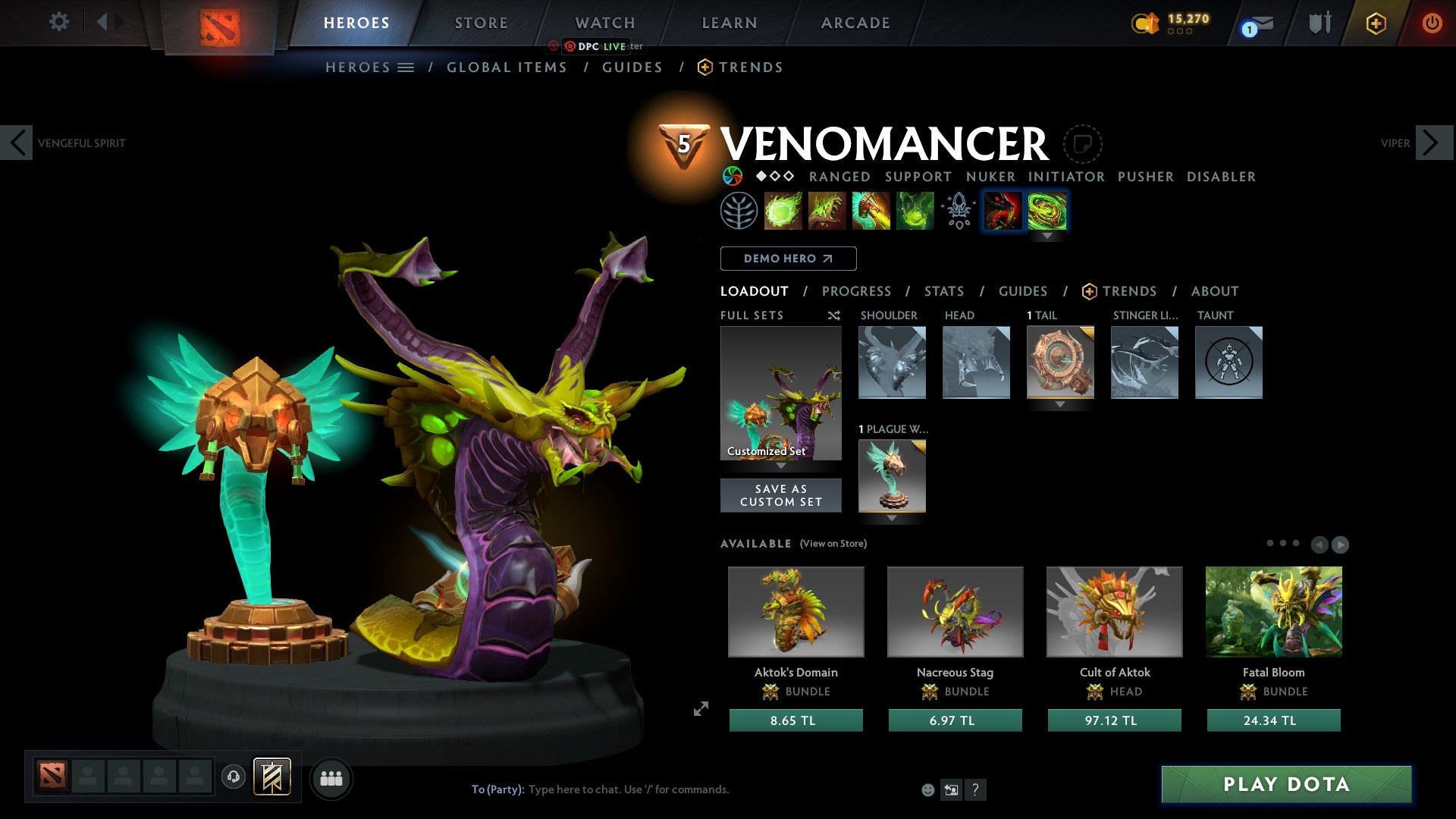This screenshot has width=1456, height=819.
Task: Expand the Tail item slot dropdown arrow
Action: point(1060,405)
